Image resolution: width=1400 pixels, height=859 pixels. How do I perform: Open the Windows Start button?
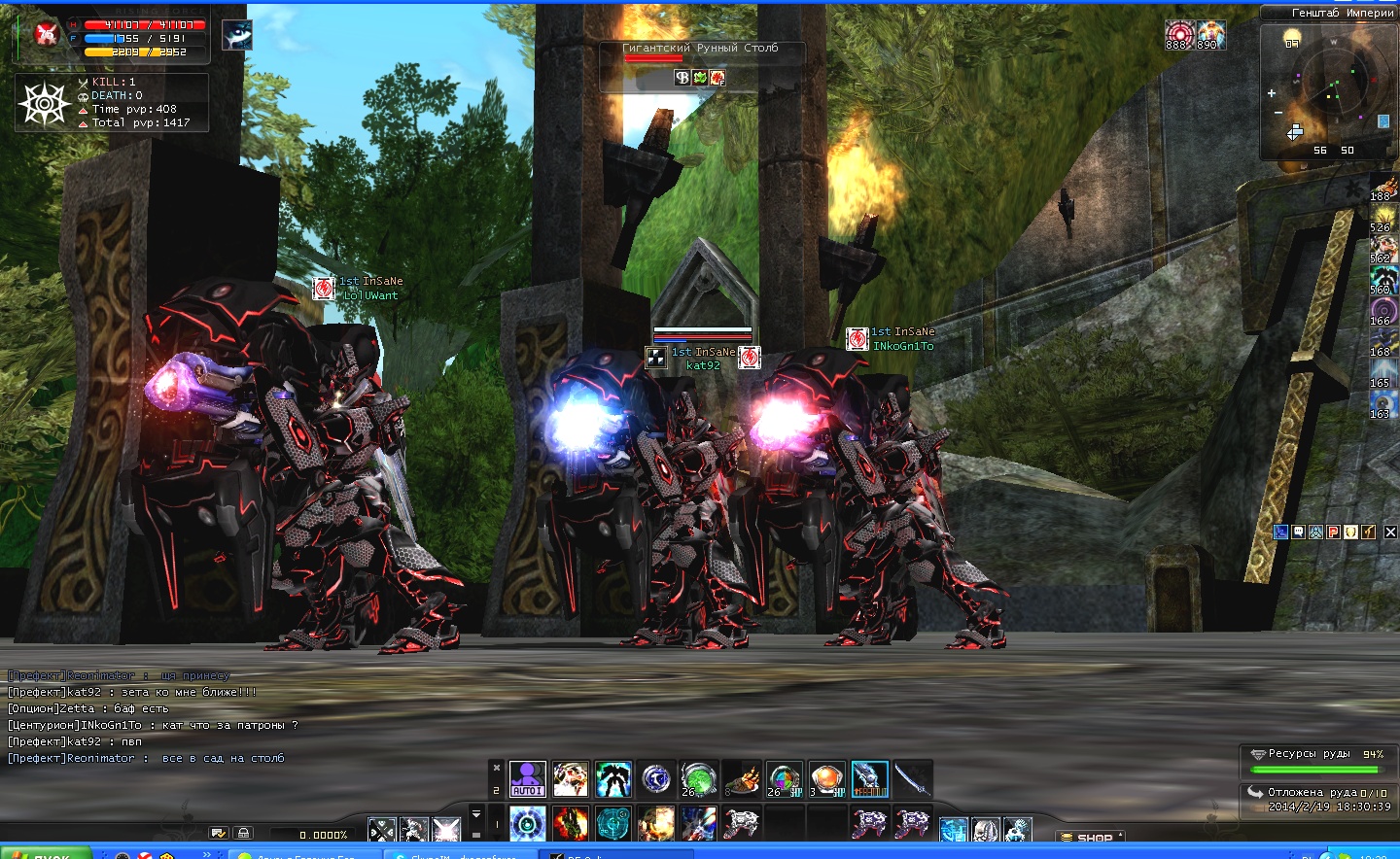tap(45, 855)
